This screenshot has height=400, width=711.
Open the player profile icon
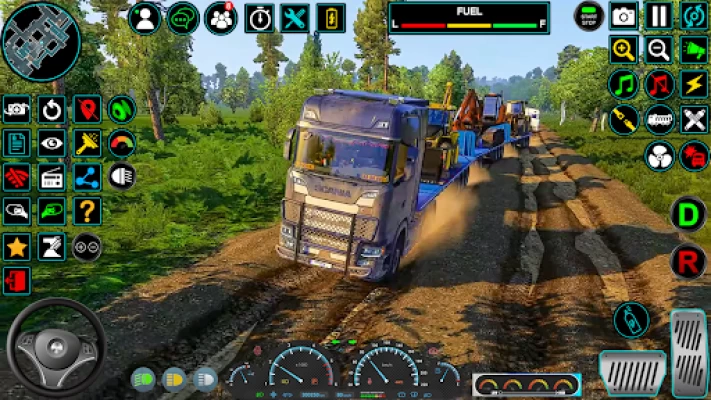click(x=145, y=18)
